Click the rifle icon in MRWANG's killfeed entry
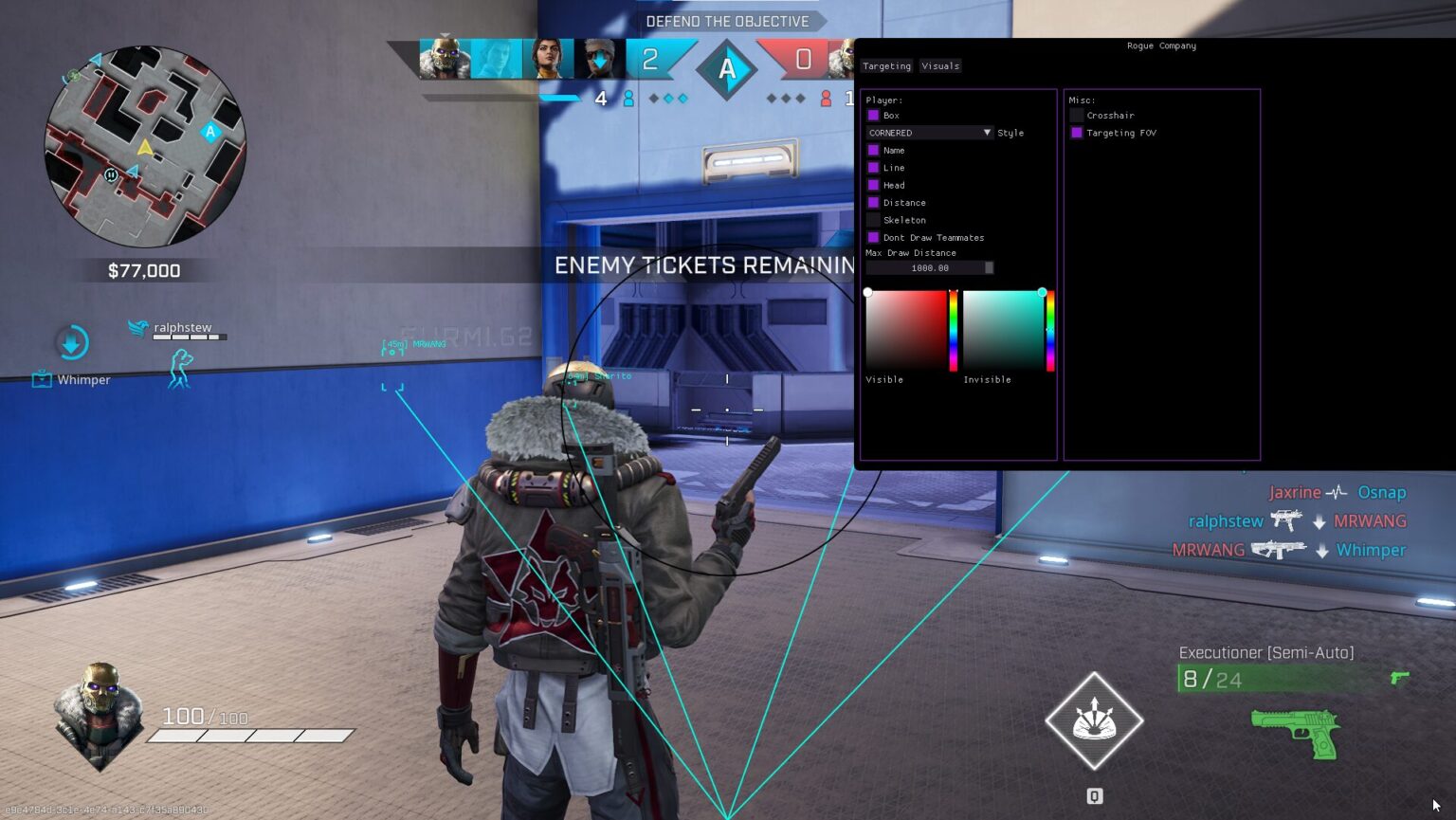The width and height of the screenshot is (1456, 820). (x=1281, y=550)
